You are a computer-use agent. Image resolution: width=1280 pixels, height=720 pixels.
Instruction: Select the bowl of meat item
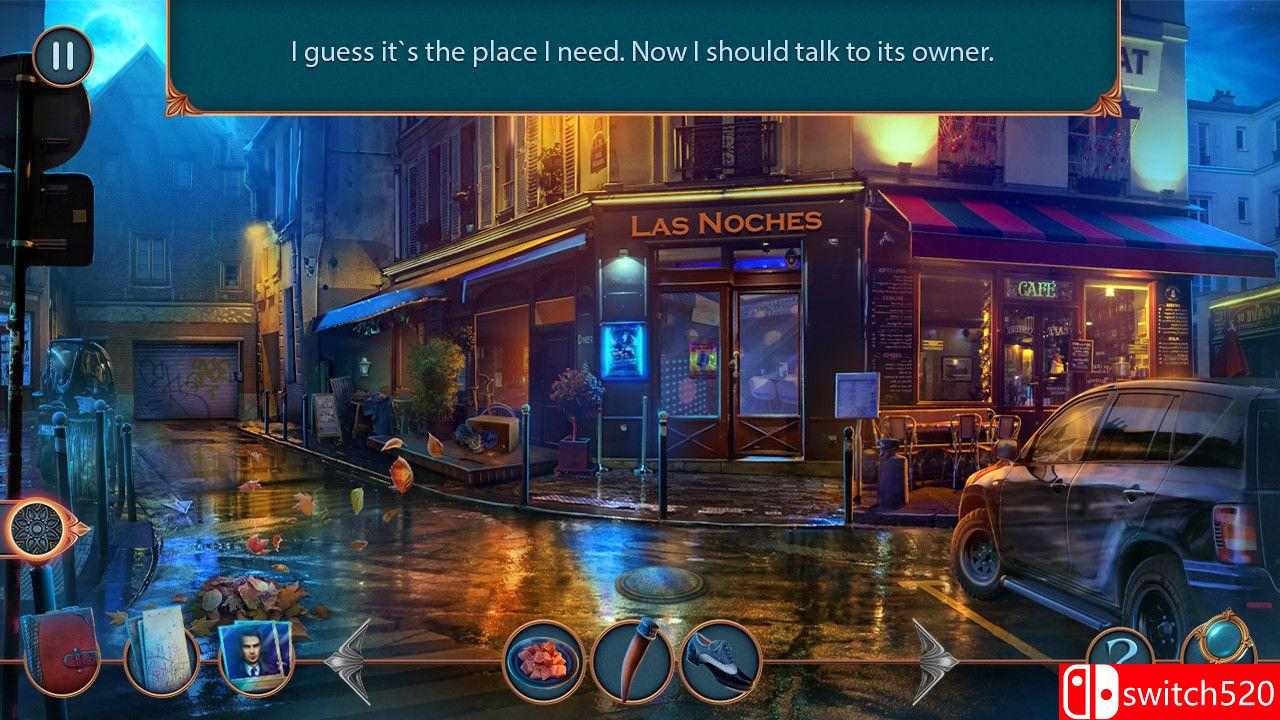544,661
